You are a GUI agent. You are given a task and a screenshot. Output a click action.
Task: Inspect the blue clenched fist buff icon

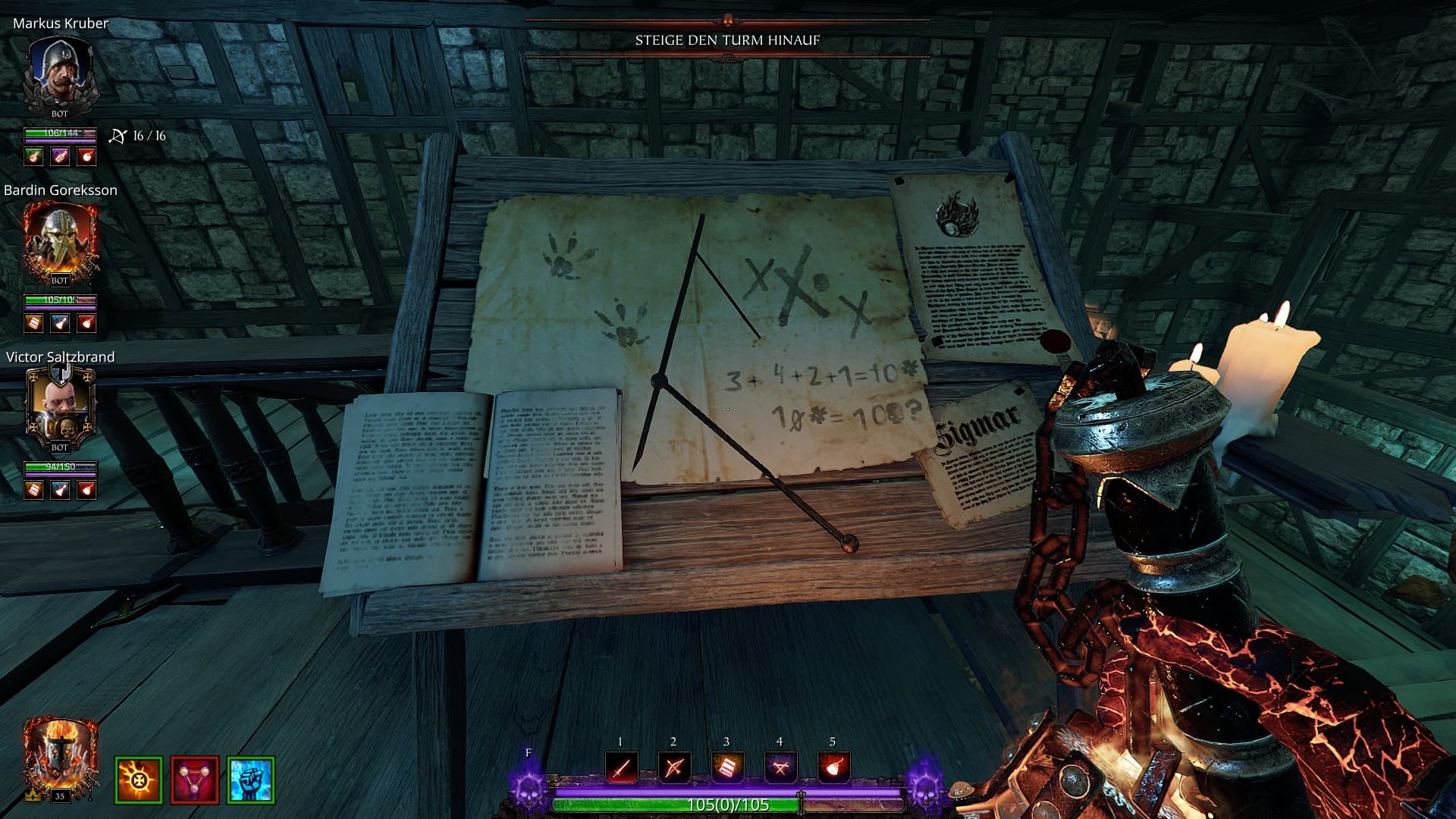(x=250, y=780)
